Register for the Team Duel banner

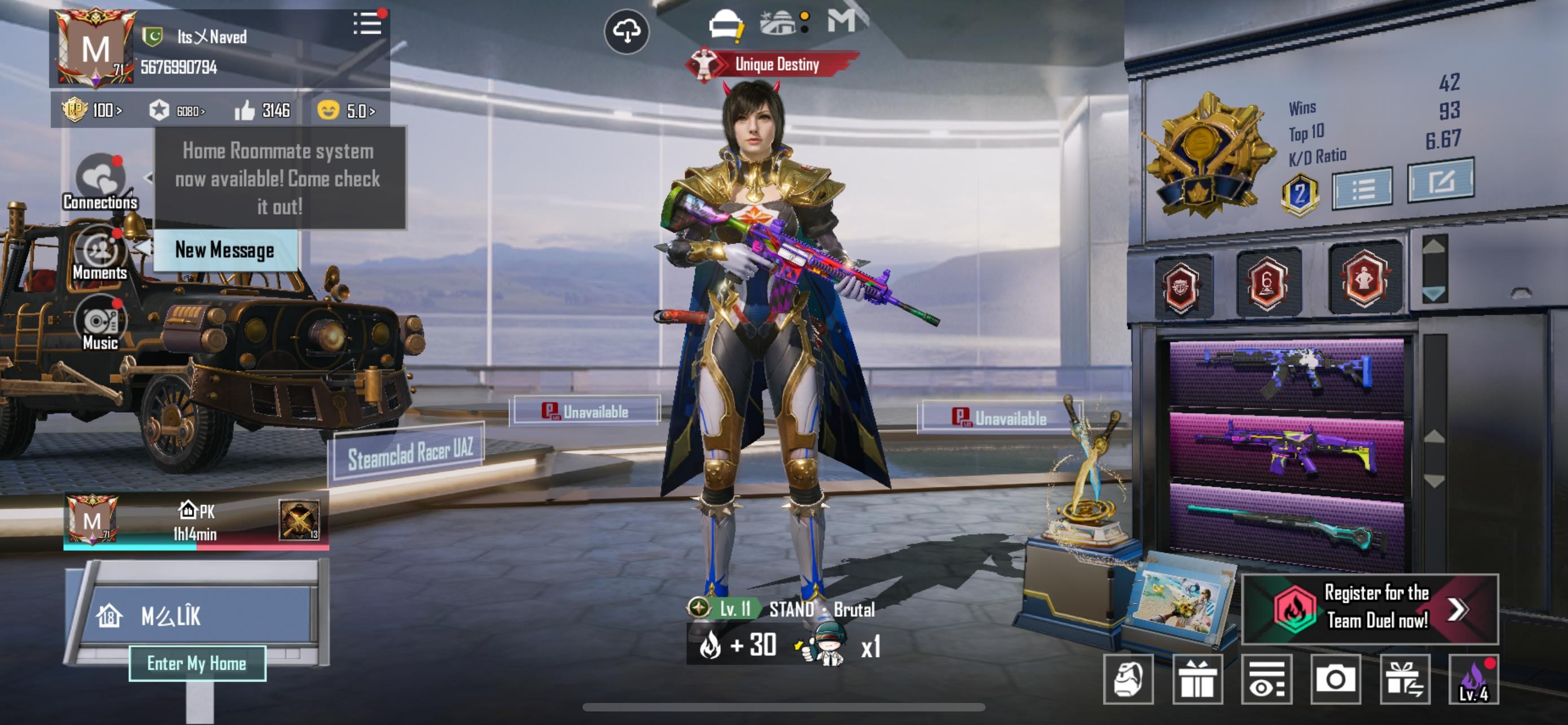tap(1369, 608)
